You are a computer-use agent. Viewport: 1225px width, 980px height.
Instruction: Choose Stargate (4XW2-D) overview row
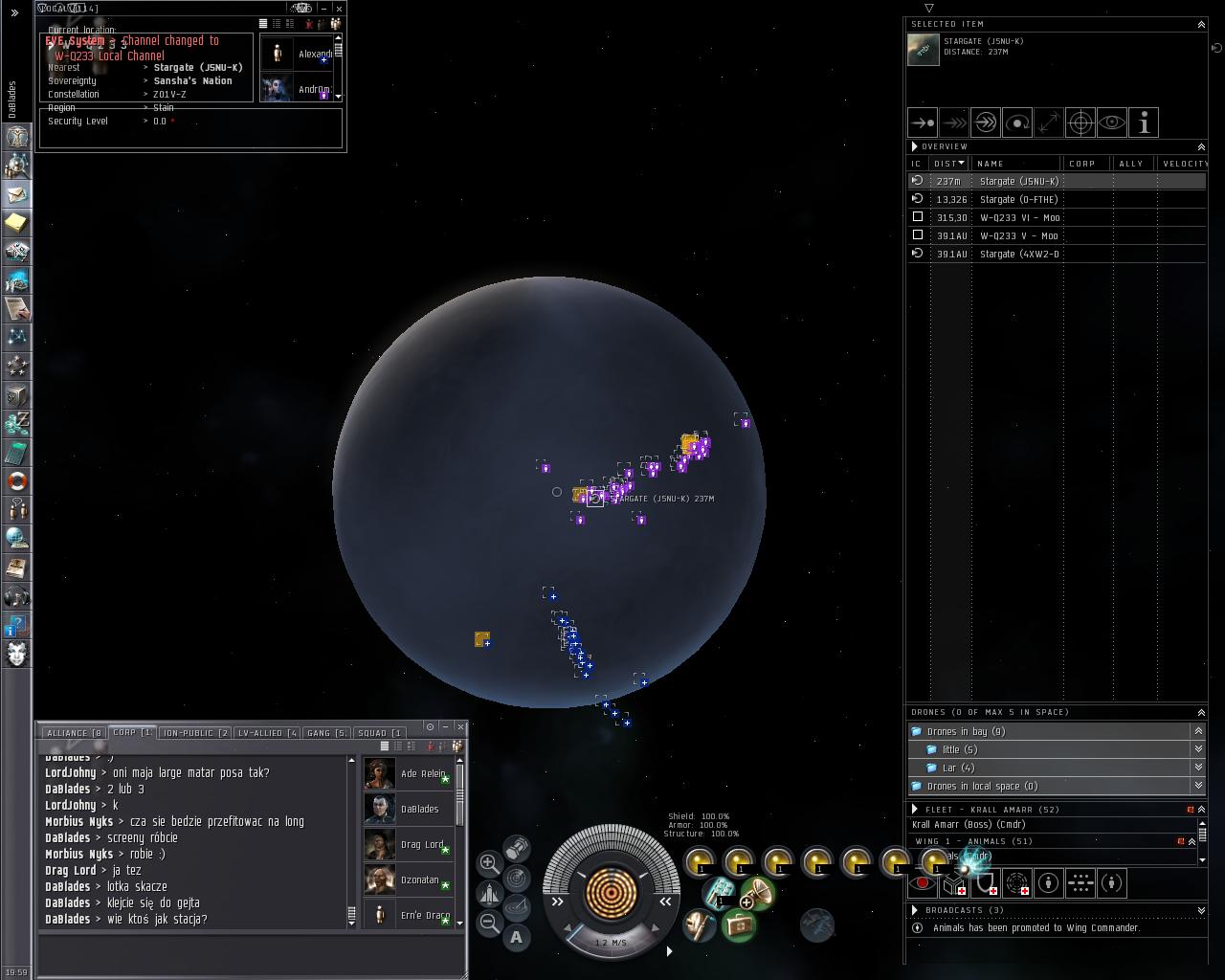pyautogui.click(x=1018, y=254)
